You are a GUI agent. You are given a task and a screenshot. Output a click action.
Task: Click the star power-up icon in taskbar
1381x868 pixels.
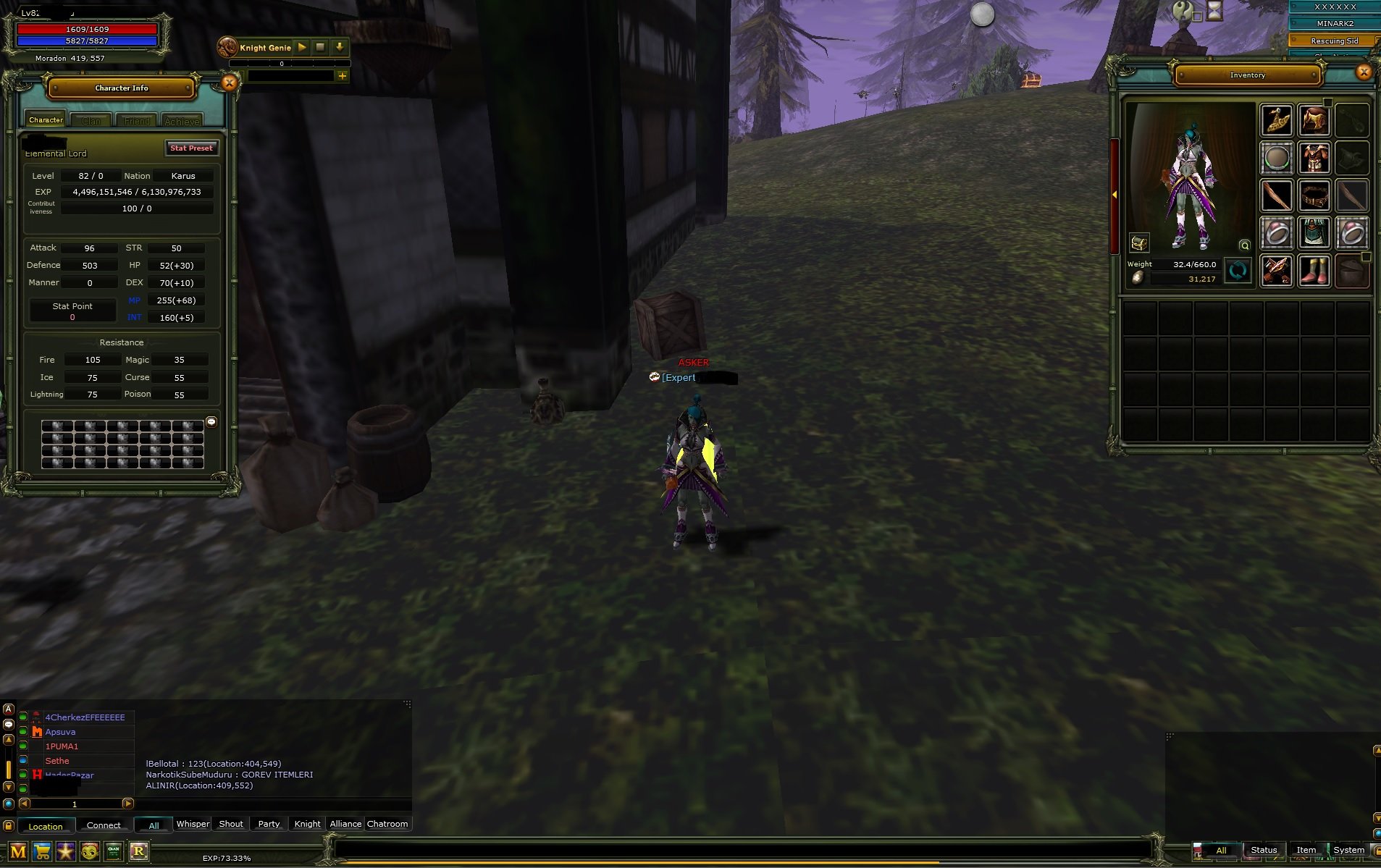[x=67, y=851]
